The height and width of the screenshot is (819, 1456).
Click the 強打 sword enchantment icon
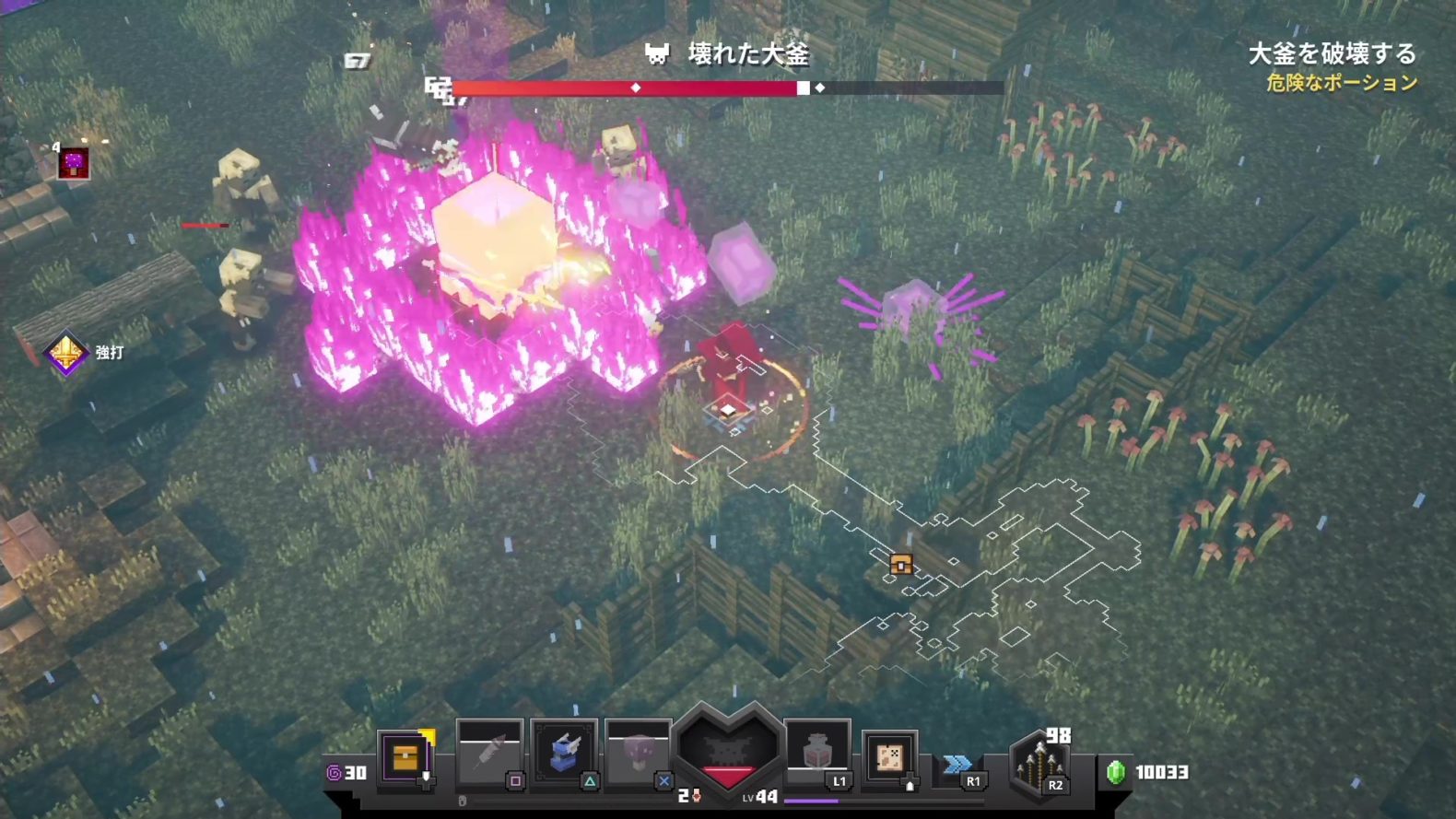coord(66,352)
